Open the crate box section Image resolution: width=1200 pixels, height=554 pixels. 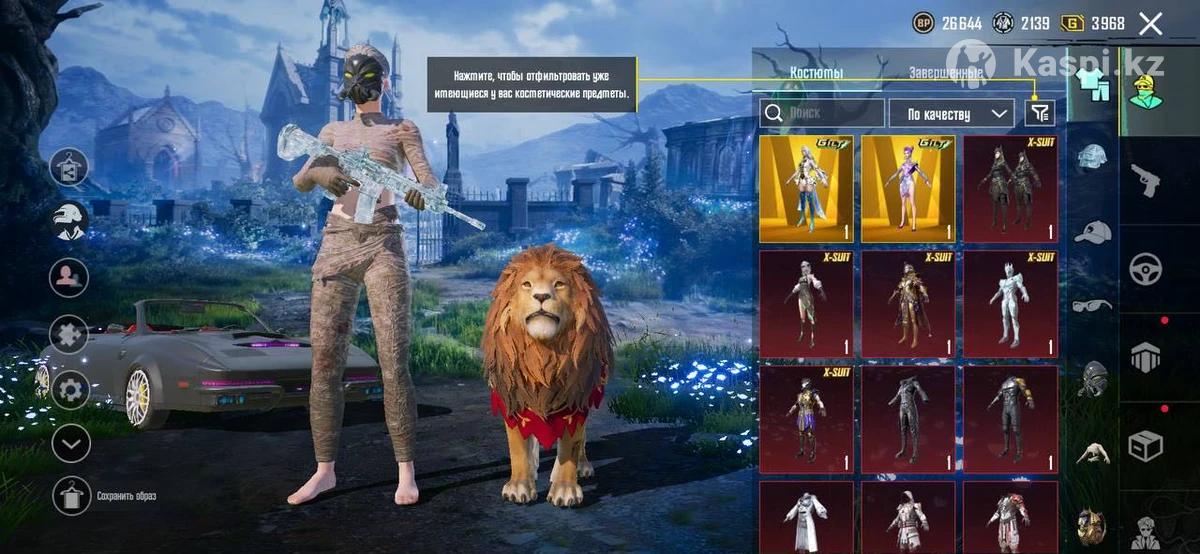pos(1145,445)
